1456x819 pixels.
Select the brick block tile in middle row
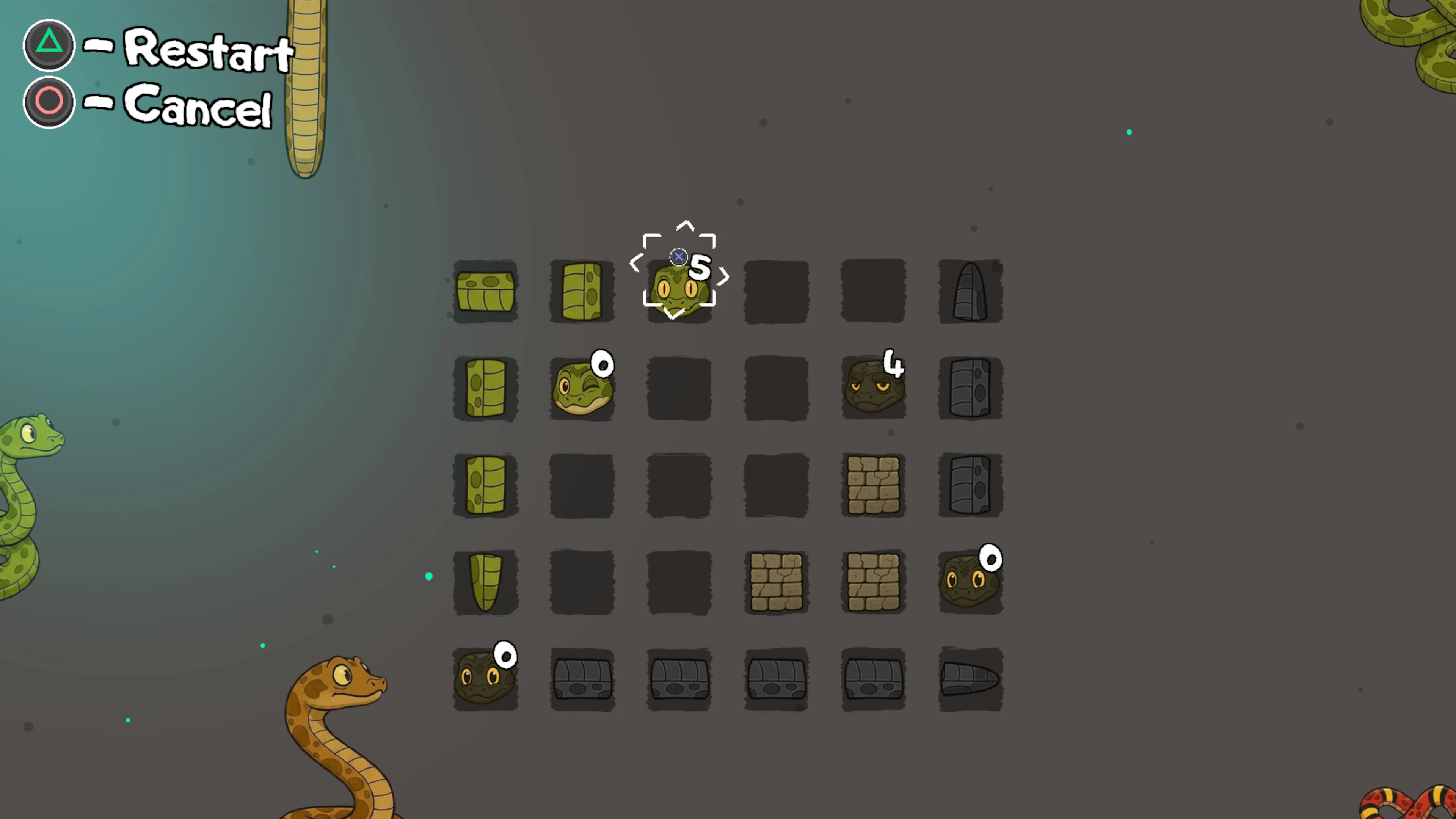pyautogui.click(x=873, y=485)
